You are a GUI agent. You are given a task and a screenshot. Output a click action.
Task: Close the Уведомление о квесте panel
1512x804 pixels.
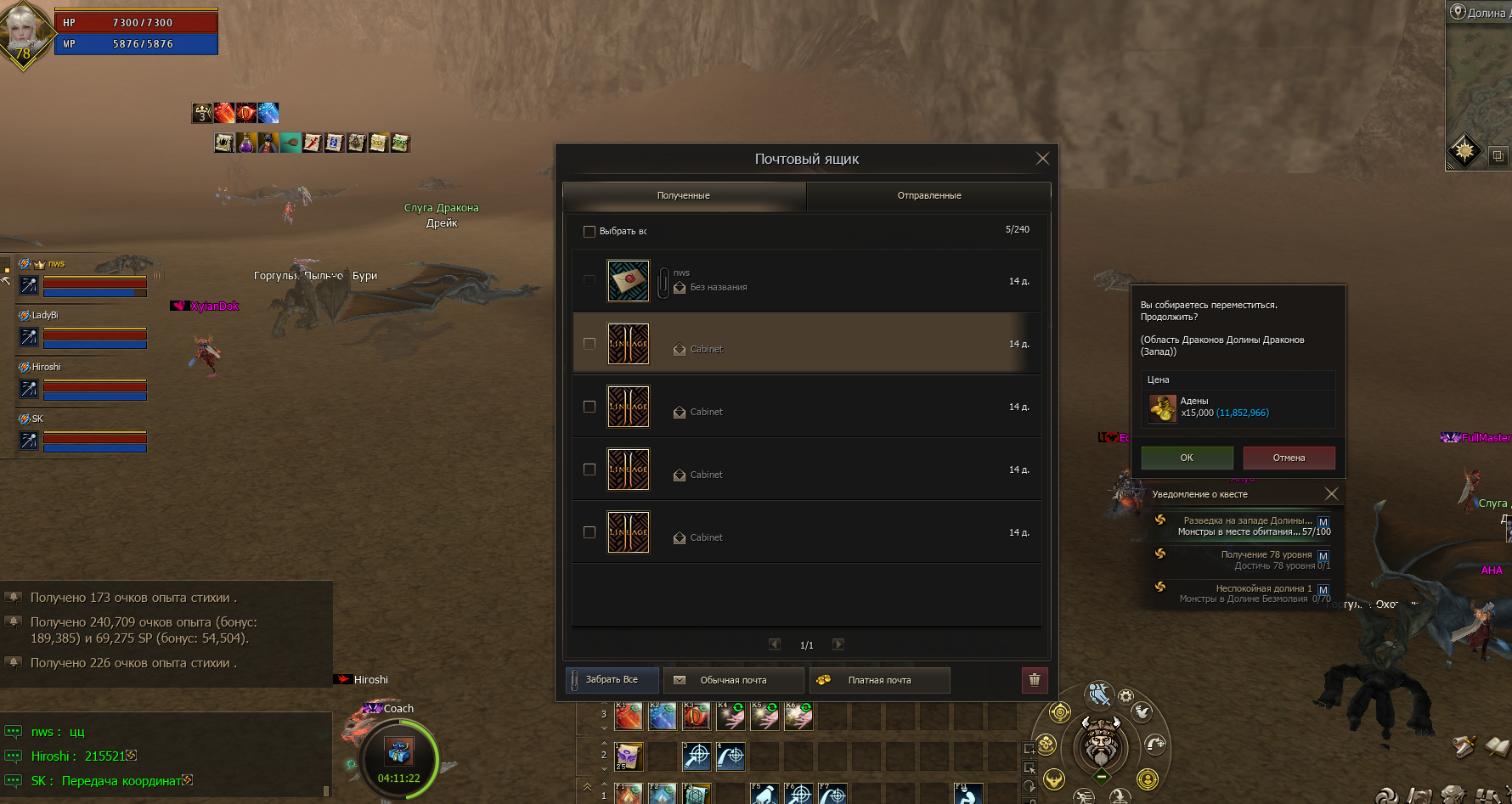click(x=1331, y=494)
